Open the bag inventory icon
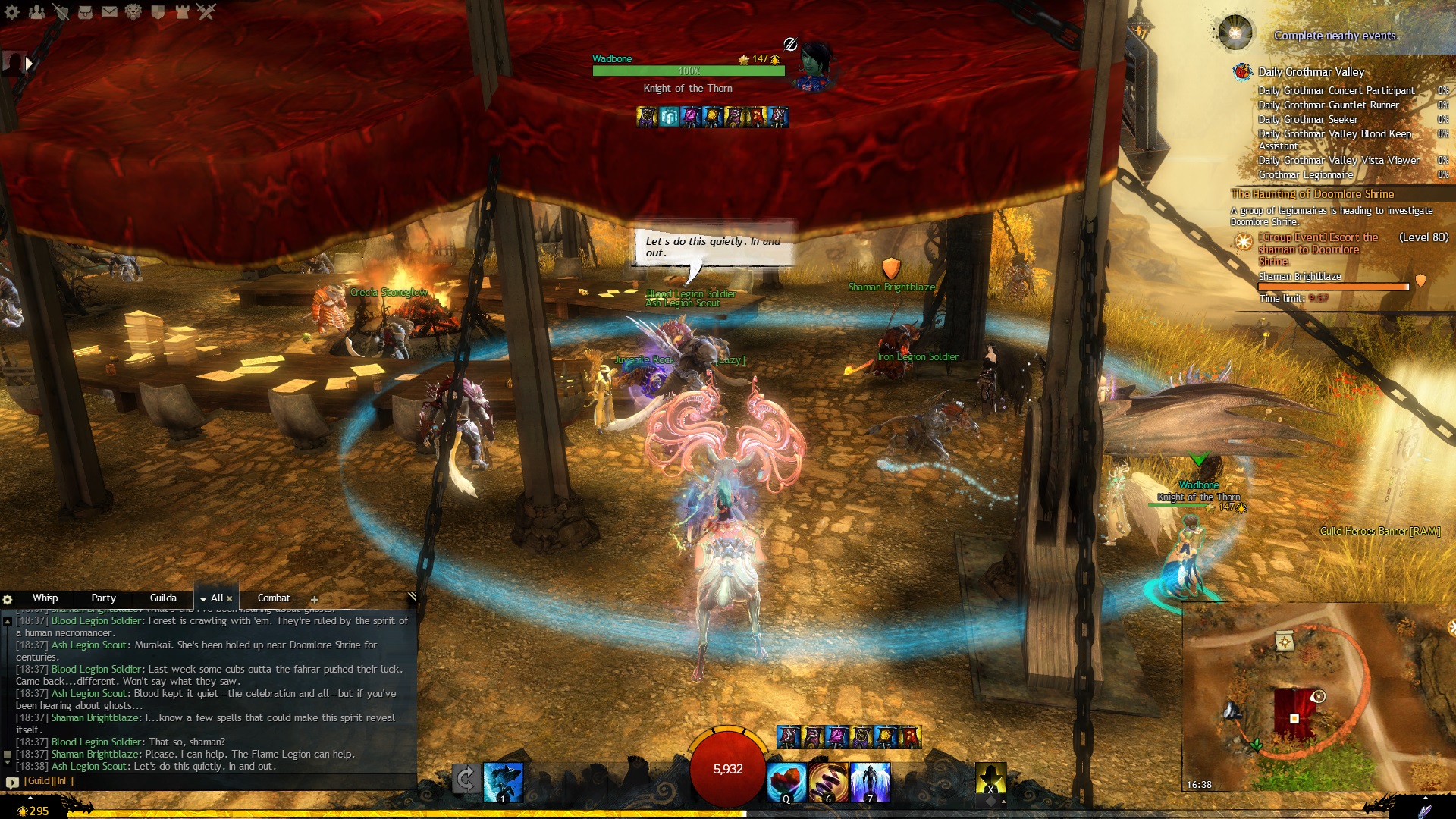Viewport: 1456px width, 819px height. point(85,11)
